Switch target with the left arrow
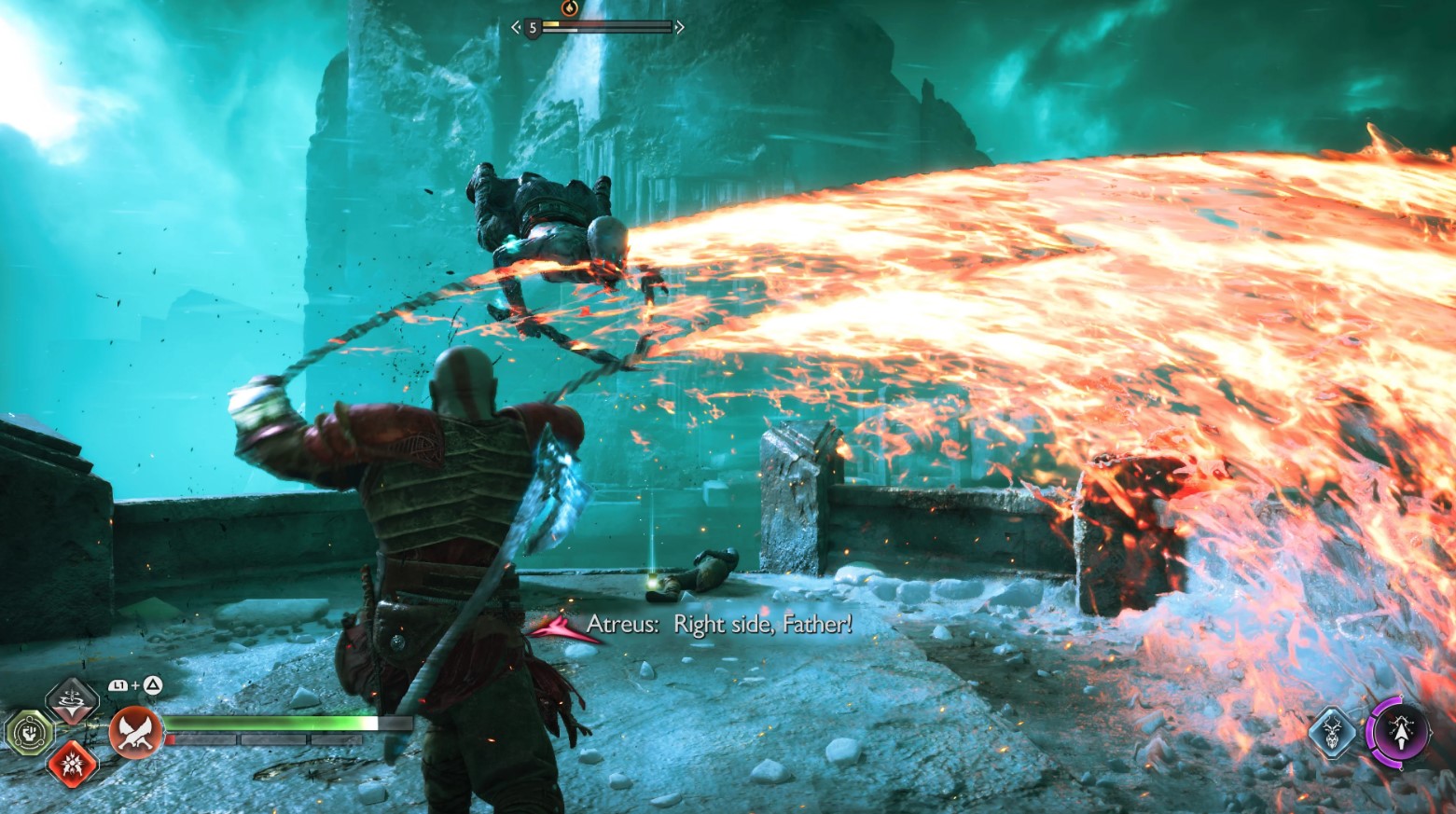The height and width of the screenshot is (814, 1456). click(516, 28)
